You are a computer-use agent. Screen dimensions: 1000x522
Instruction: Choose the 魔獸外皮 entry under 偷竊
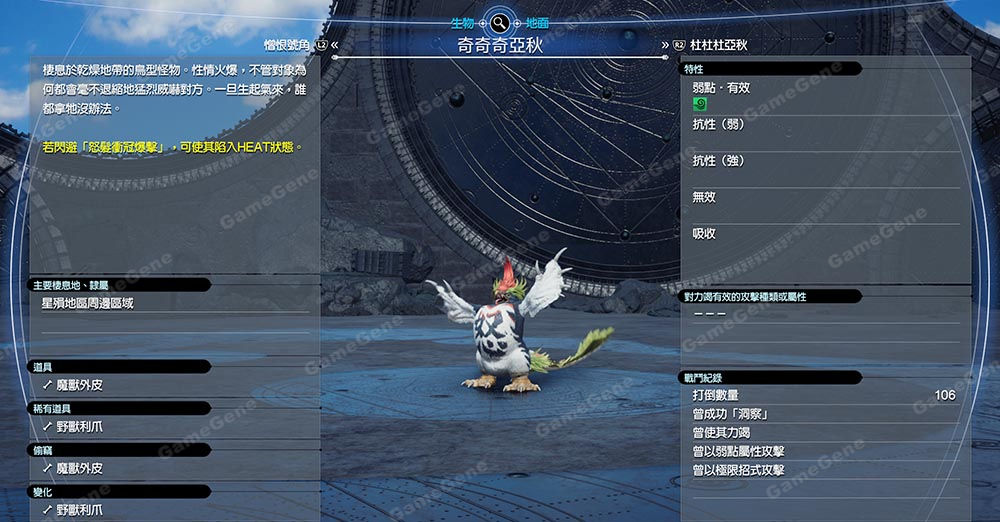pyautogui.click(x=78, y=468)
